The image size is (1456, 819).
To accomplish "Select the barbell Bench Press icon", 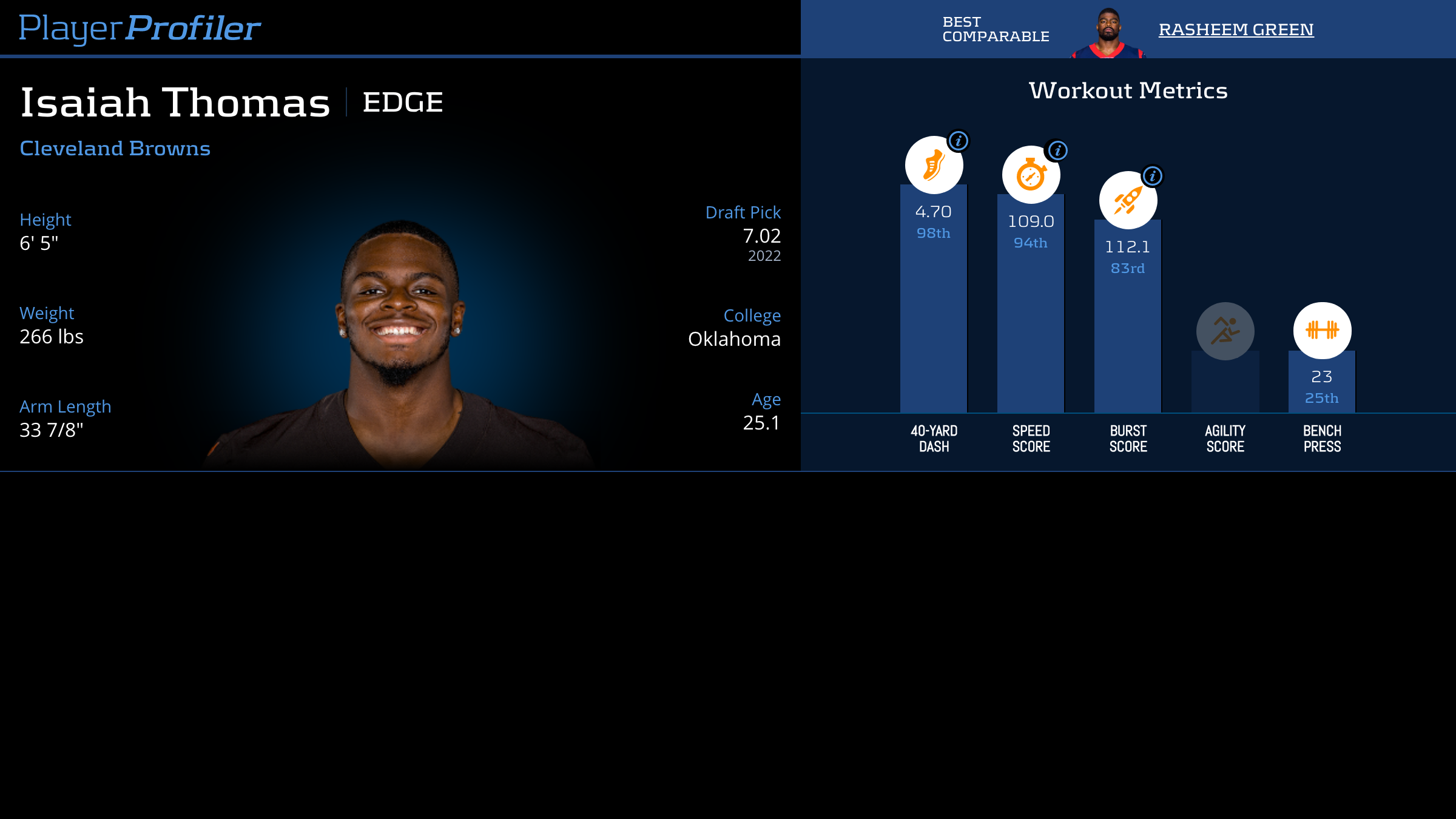I will 1322,331.
